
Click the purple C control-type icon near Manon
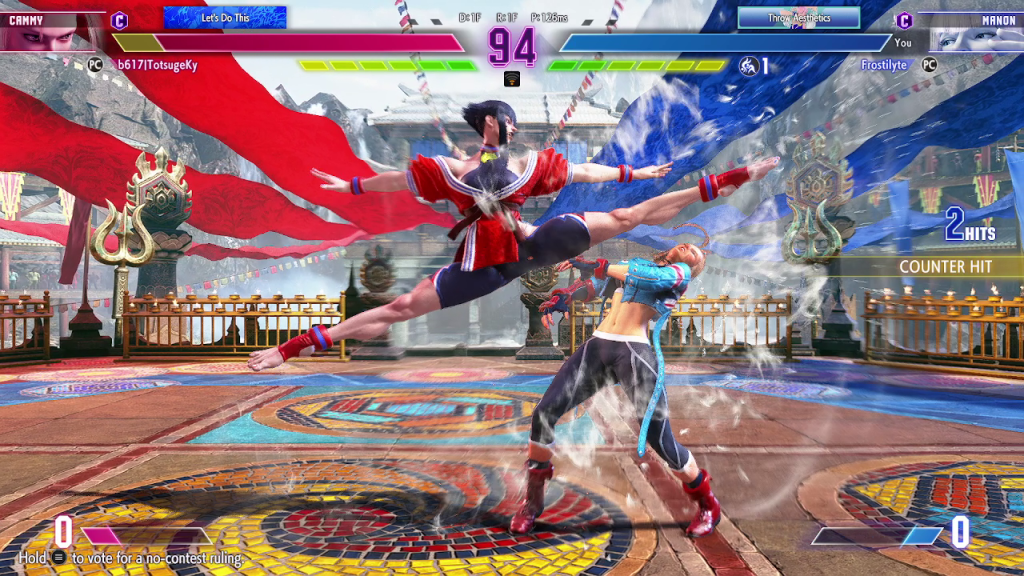point(904,20)
